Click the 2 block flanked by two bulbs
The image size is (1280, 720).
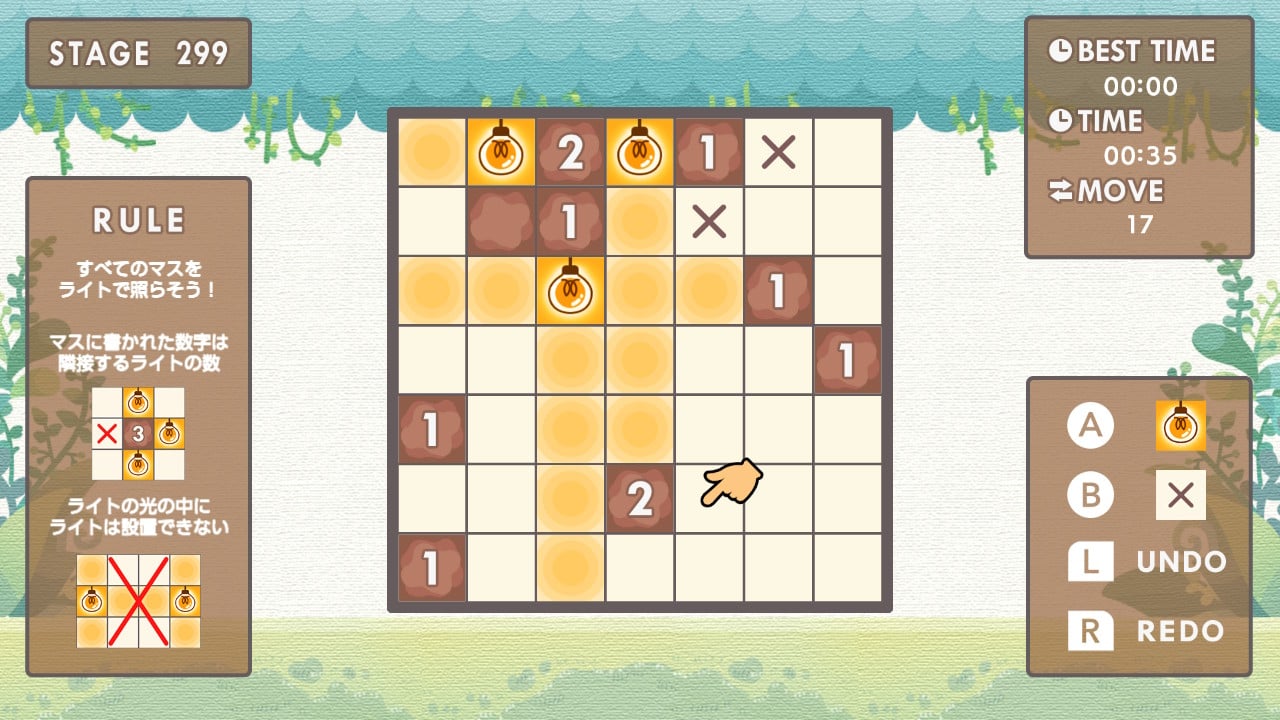tap(570, 152)
